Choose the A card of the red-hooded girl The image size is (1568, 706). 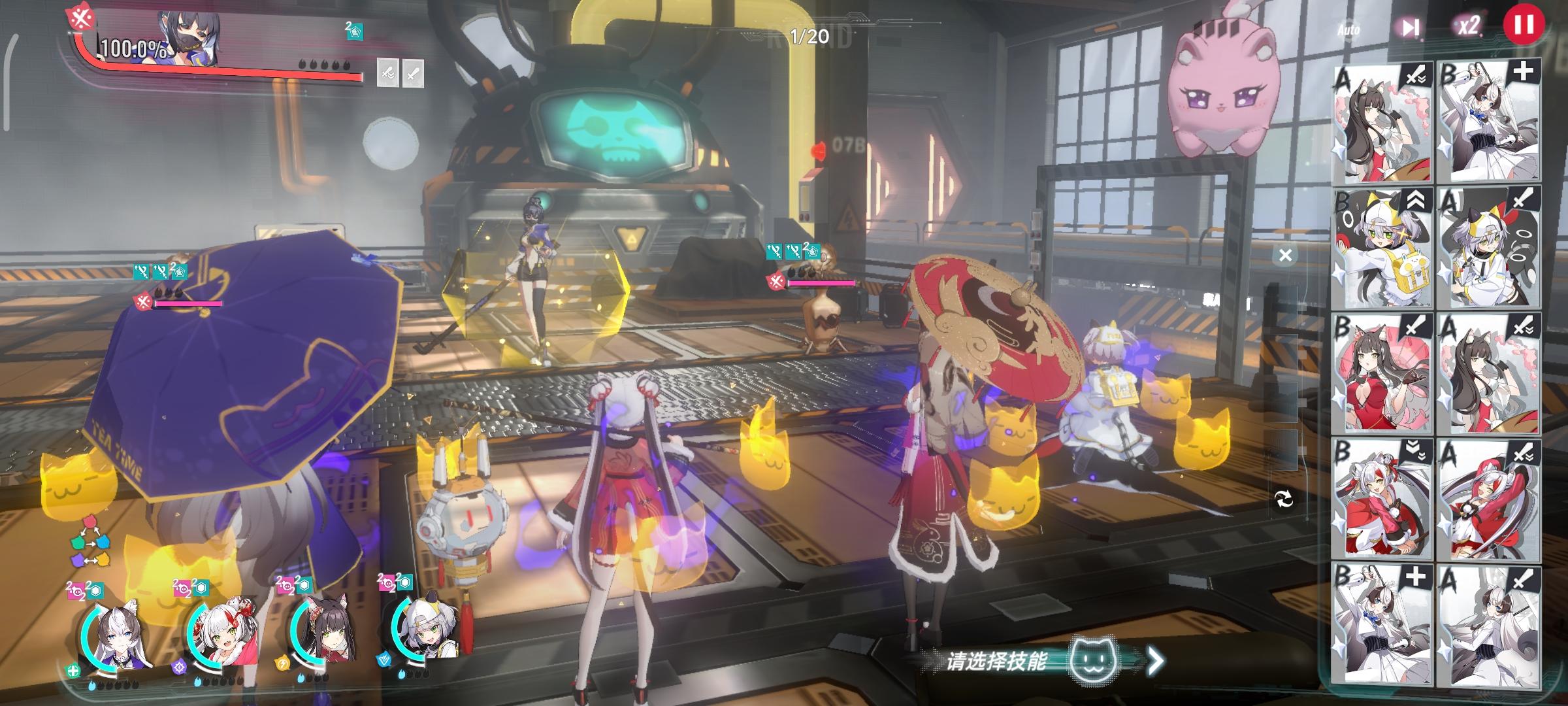[1488, 498]
